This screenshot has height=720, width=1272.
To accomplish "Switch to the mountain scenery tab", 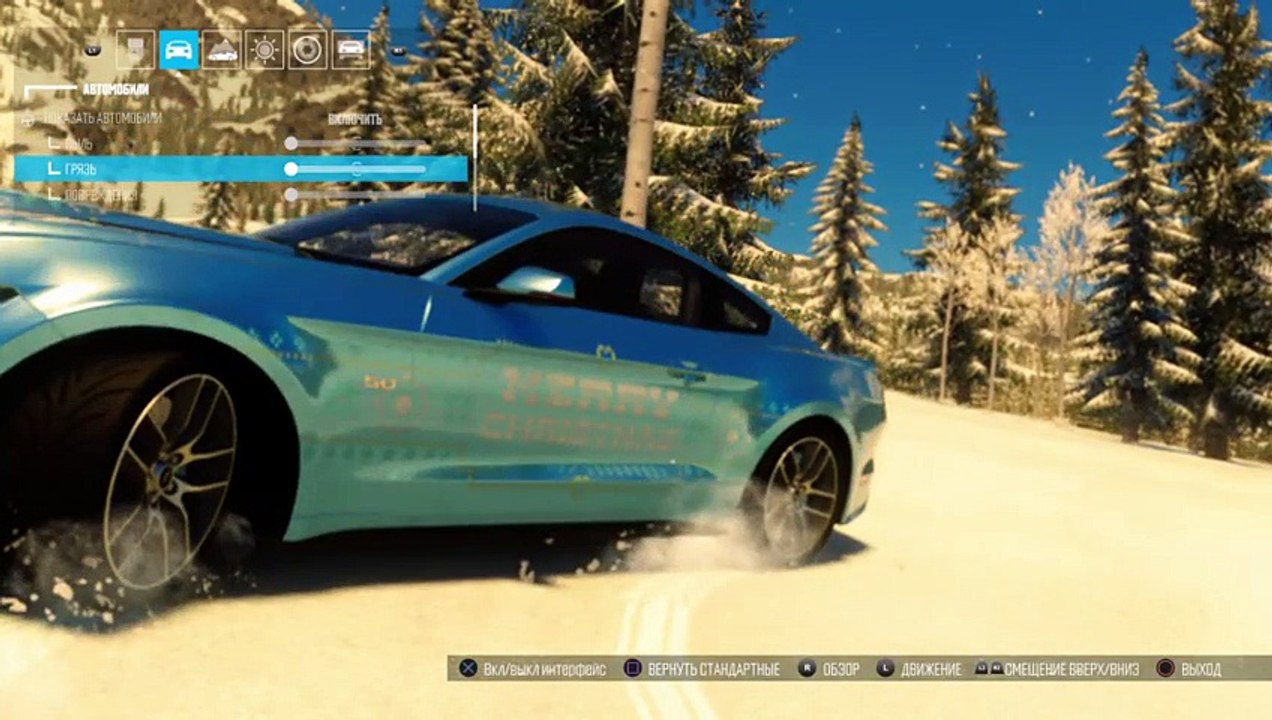I will pyautogui.click(x=221, y=49).
